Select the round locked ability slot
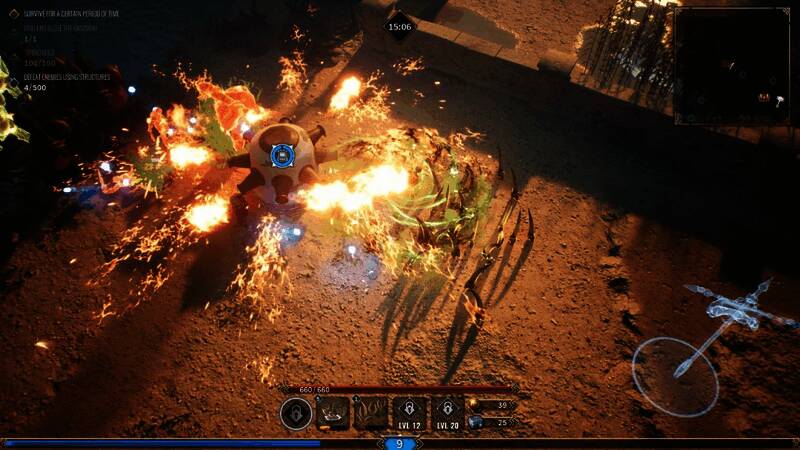 tap(295, 413)
